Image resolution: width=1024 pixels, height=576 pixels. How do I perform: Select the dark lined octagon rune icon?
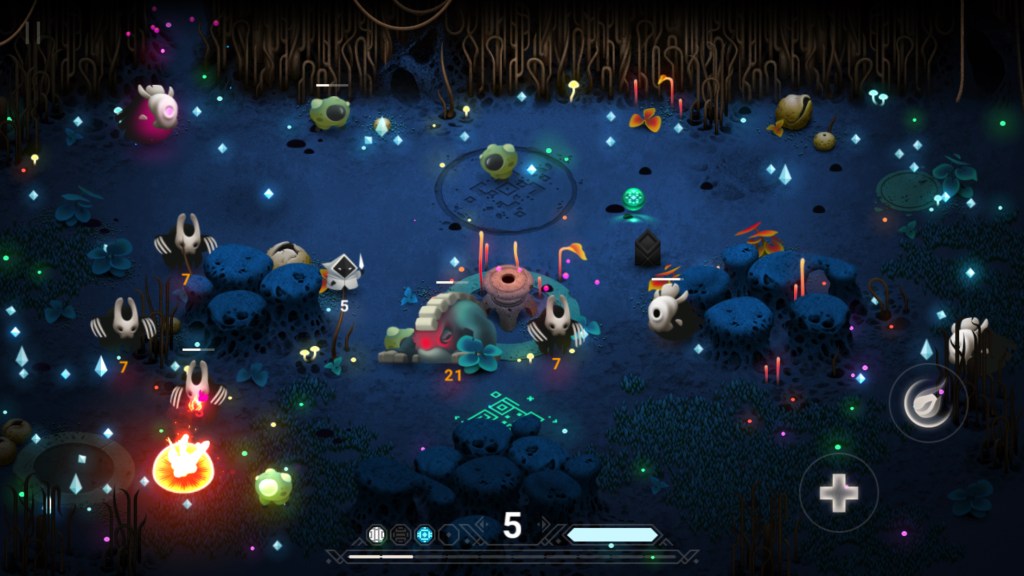(400, 534)
